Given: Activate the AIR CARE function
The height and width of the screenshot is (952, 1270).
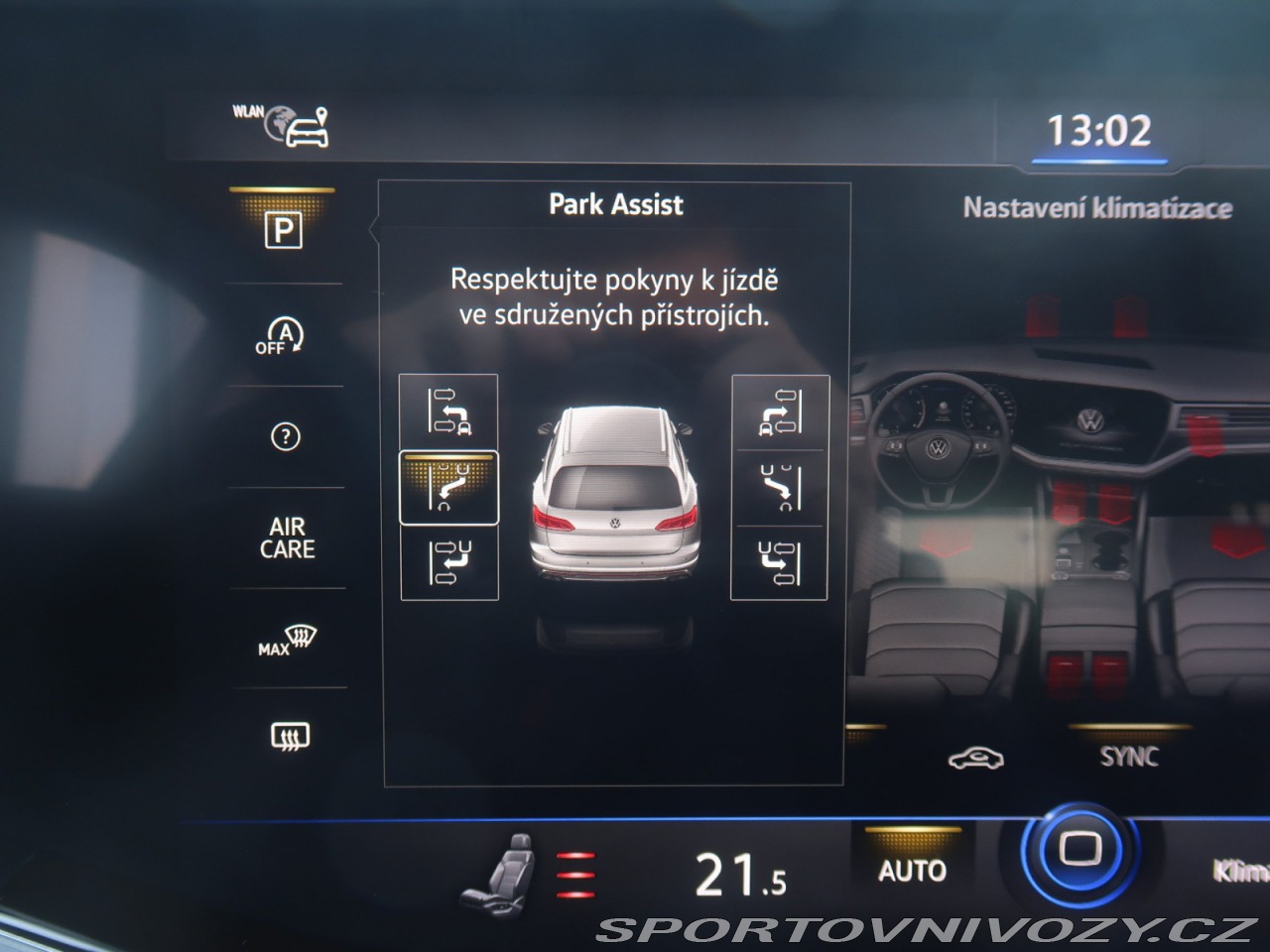Looking at the screenshot, I should tap(287, 538).
